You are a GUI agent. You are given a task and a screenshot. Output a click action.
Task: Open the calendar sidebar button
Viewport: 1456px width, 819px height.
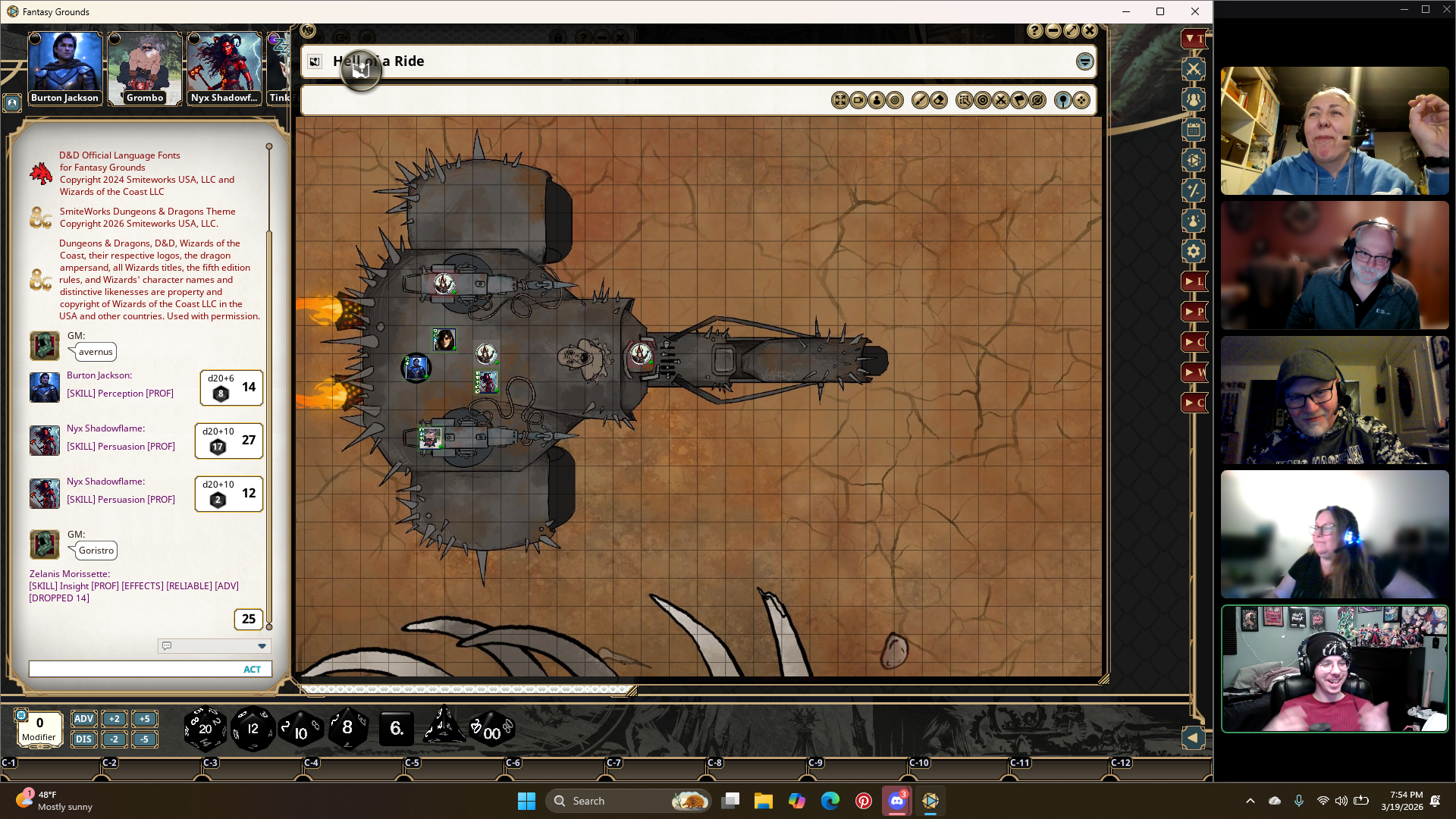[x=1194, y=130]
